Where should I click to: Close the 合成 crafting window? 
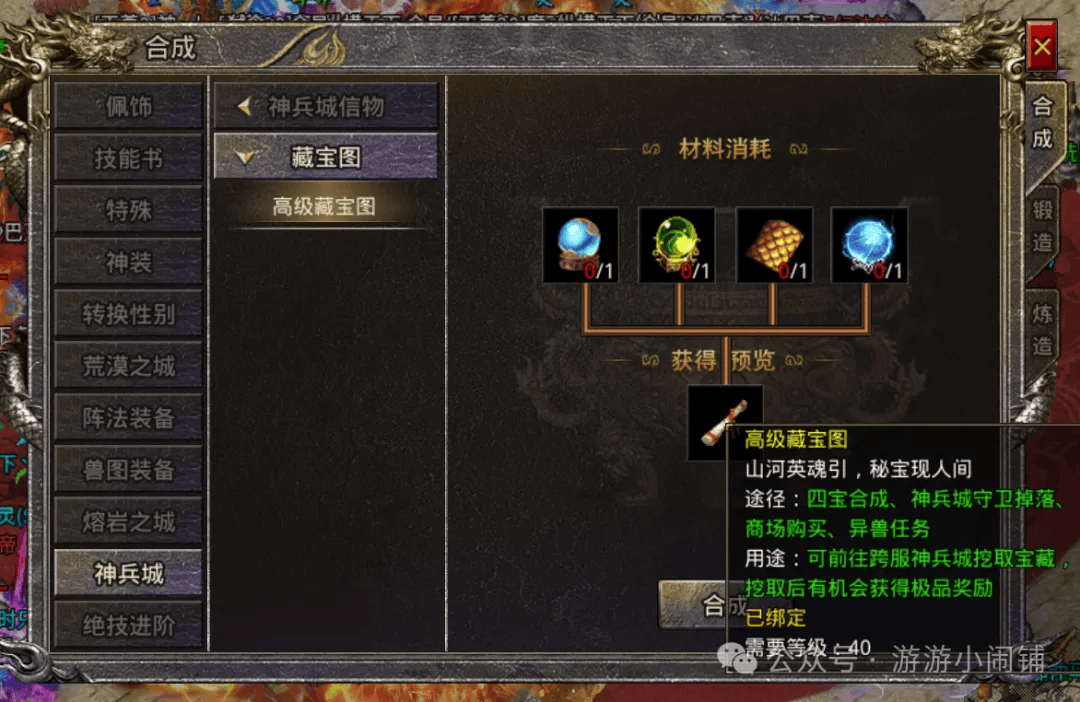1042,46
